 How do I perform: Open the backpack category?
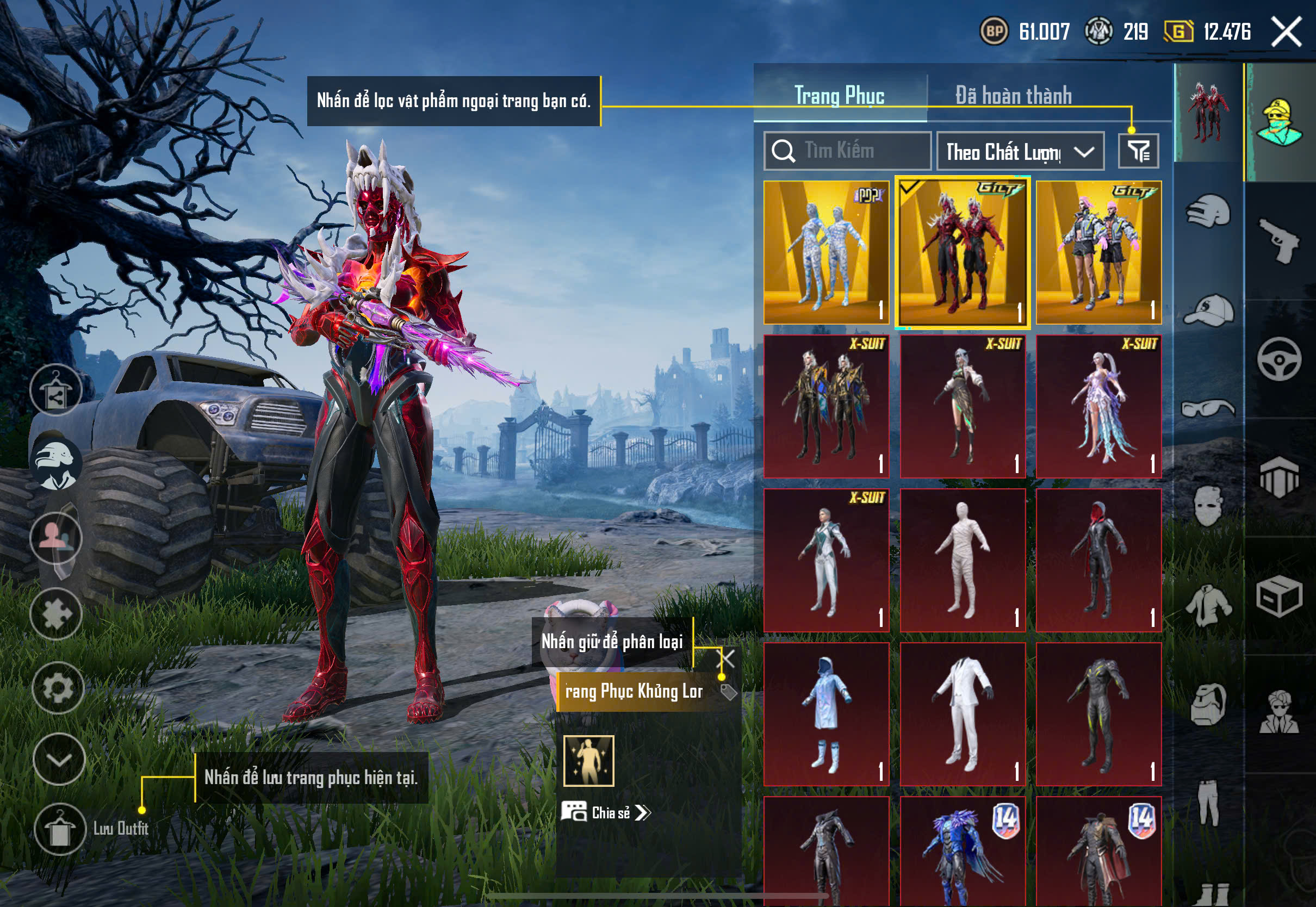coord(1208,705)
